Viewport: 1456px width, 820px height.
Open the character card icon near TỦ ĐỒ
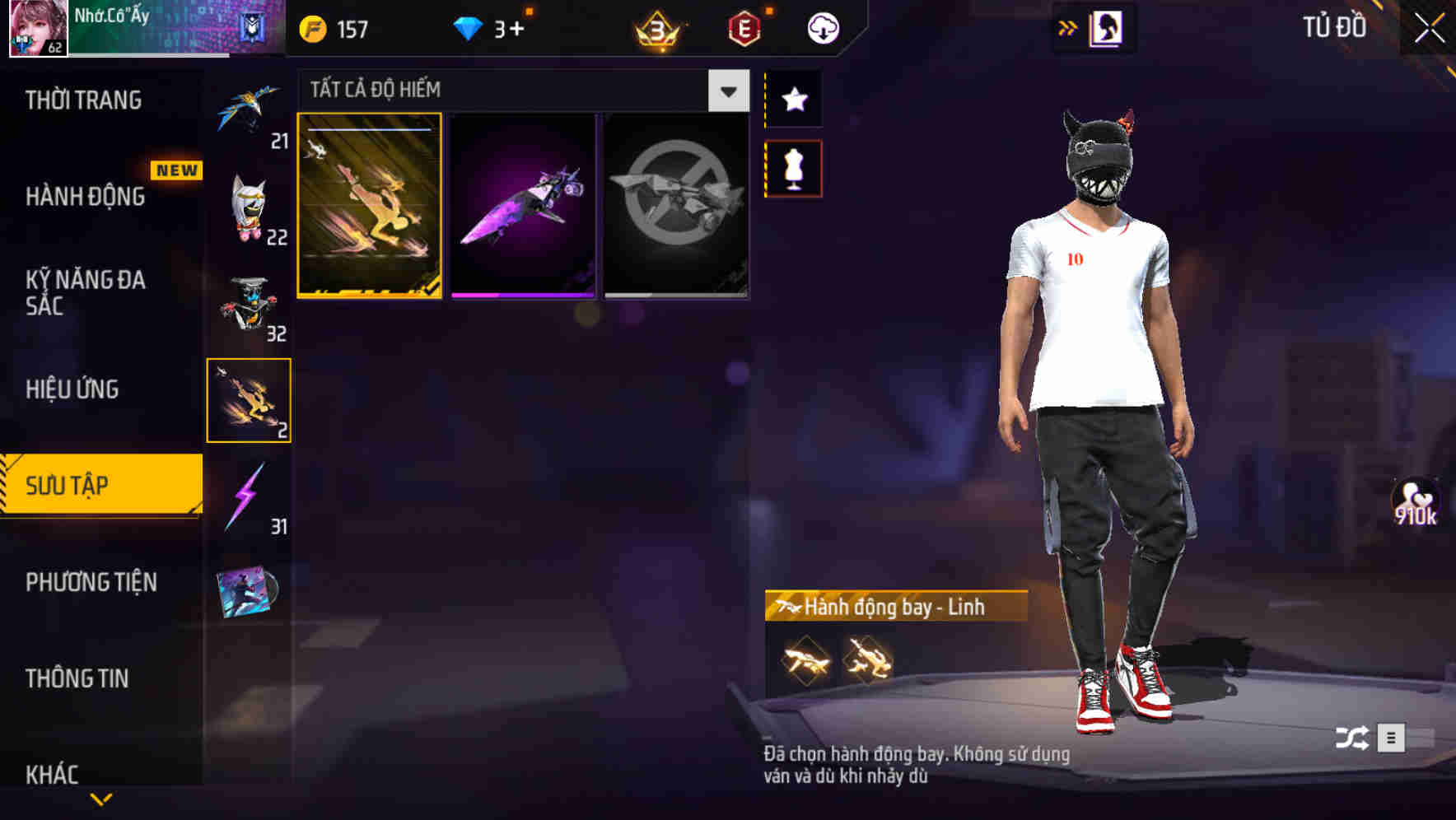click(x=1104, y=26)
